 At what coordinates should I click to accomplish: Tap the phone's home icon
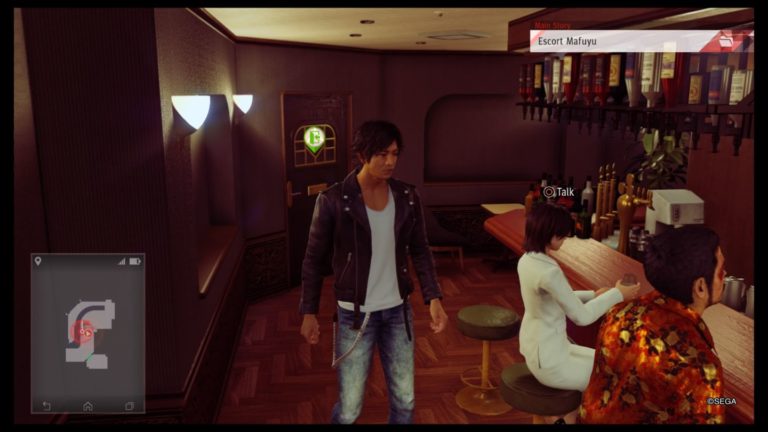88,405
